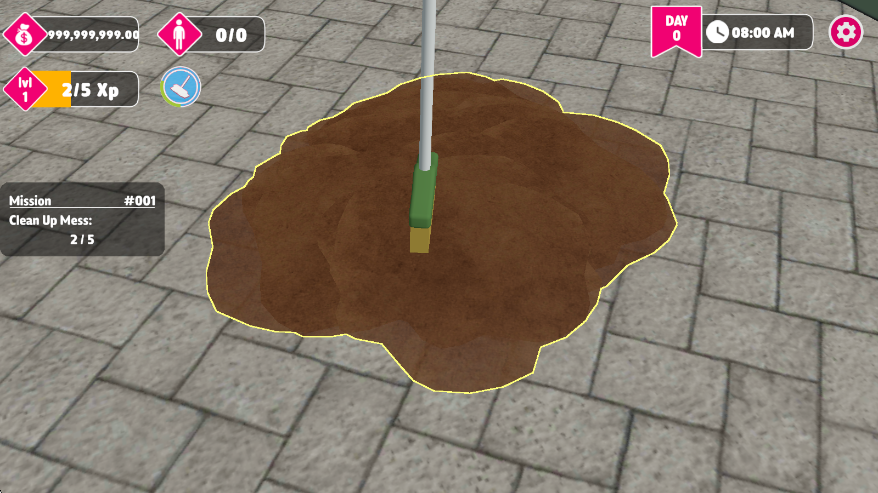The width and height of the screenshot is (878, 493).
Task: Open the Mission #001 tracker panel
Action: [x=82, y=220]
